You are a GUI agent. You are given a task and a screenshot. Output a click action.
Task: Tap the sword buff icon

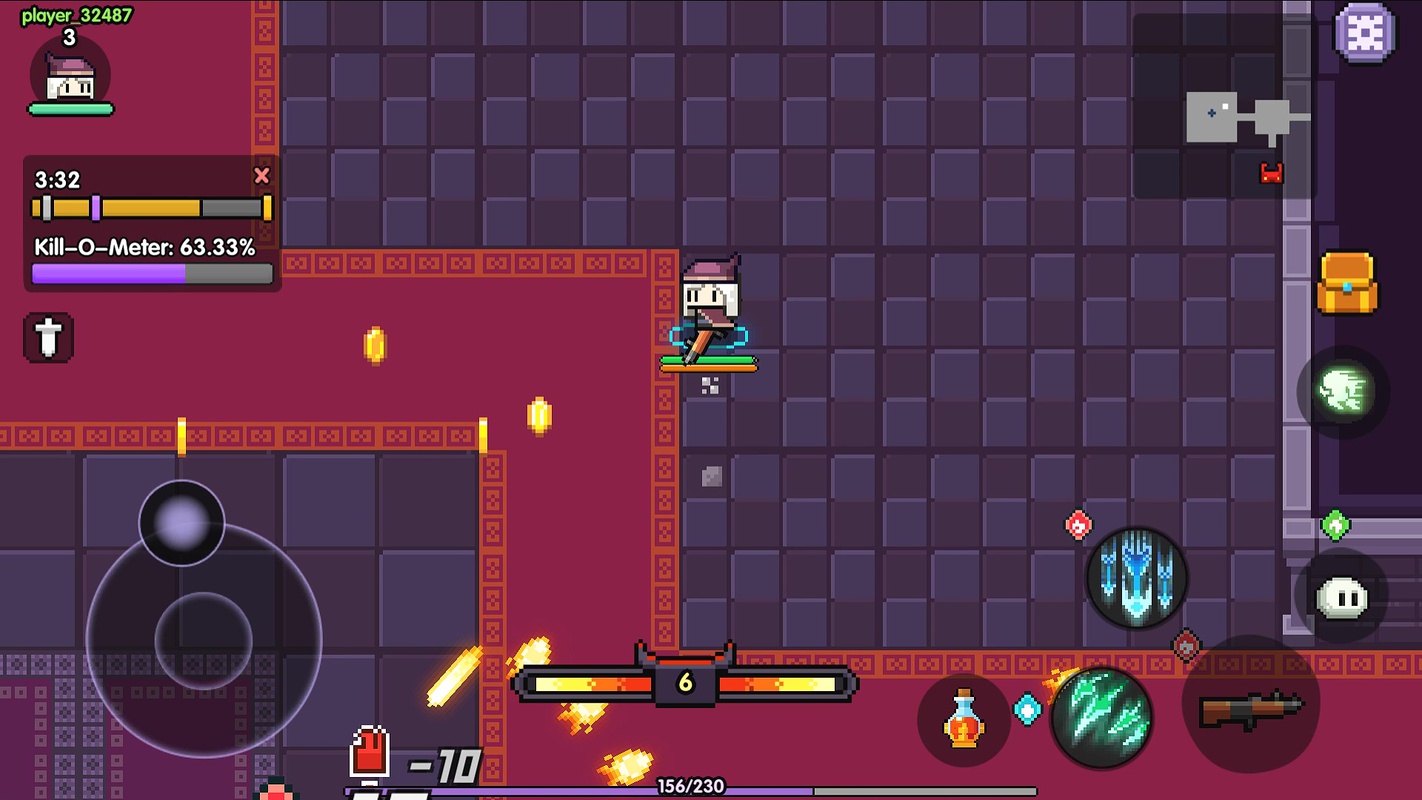click(x=48, y=337)
